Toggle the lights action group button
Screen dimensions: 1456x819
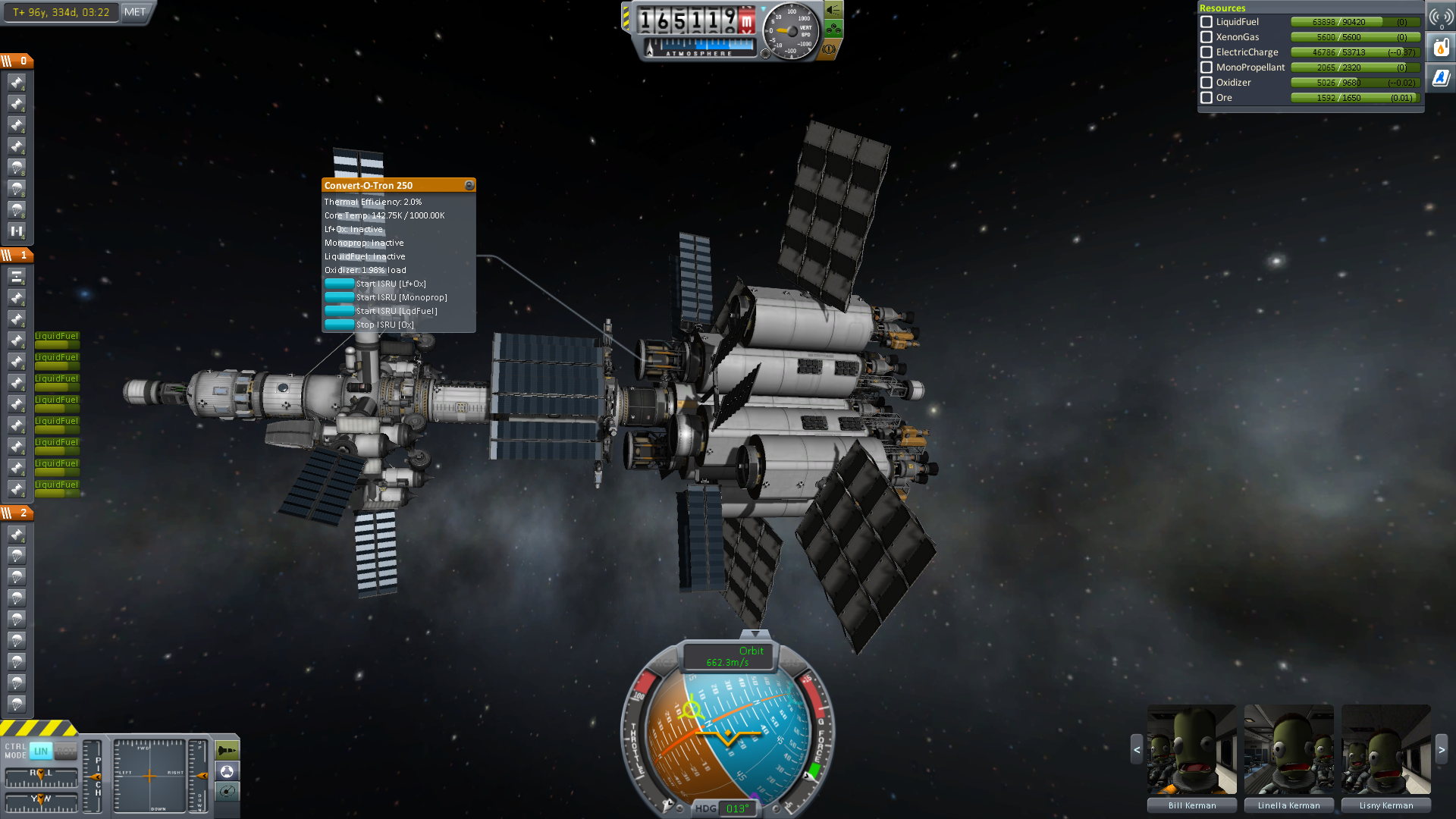coord(833,10)
